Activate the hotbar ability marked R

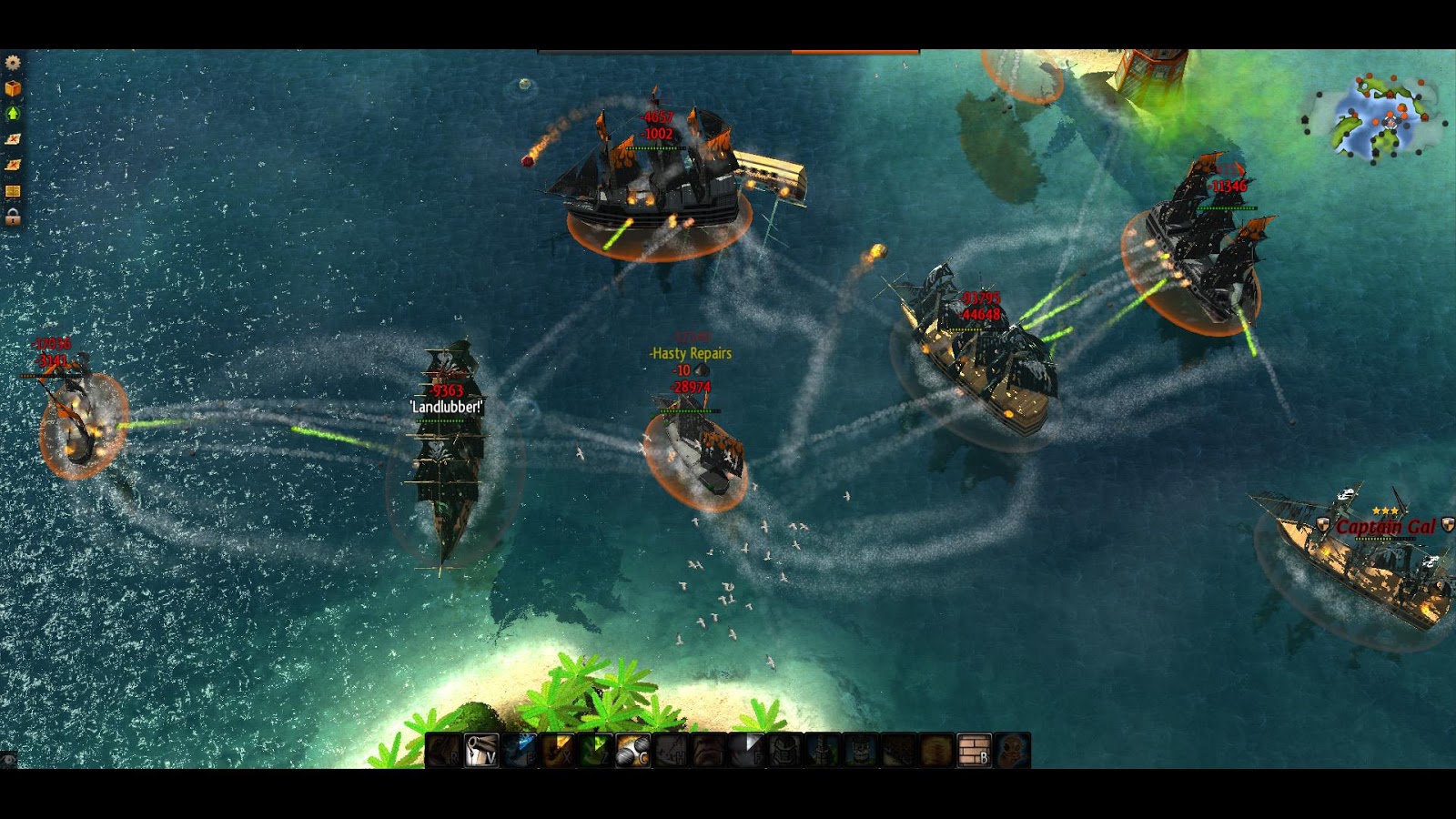[444, 751]
